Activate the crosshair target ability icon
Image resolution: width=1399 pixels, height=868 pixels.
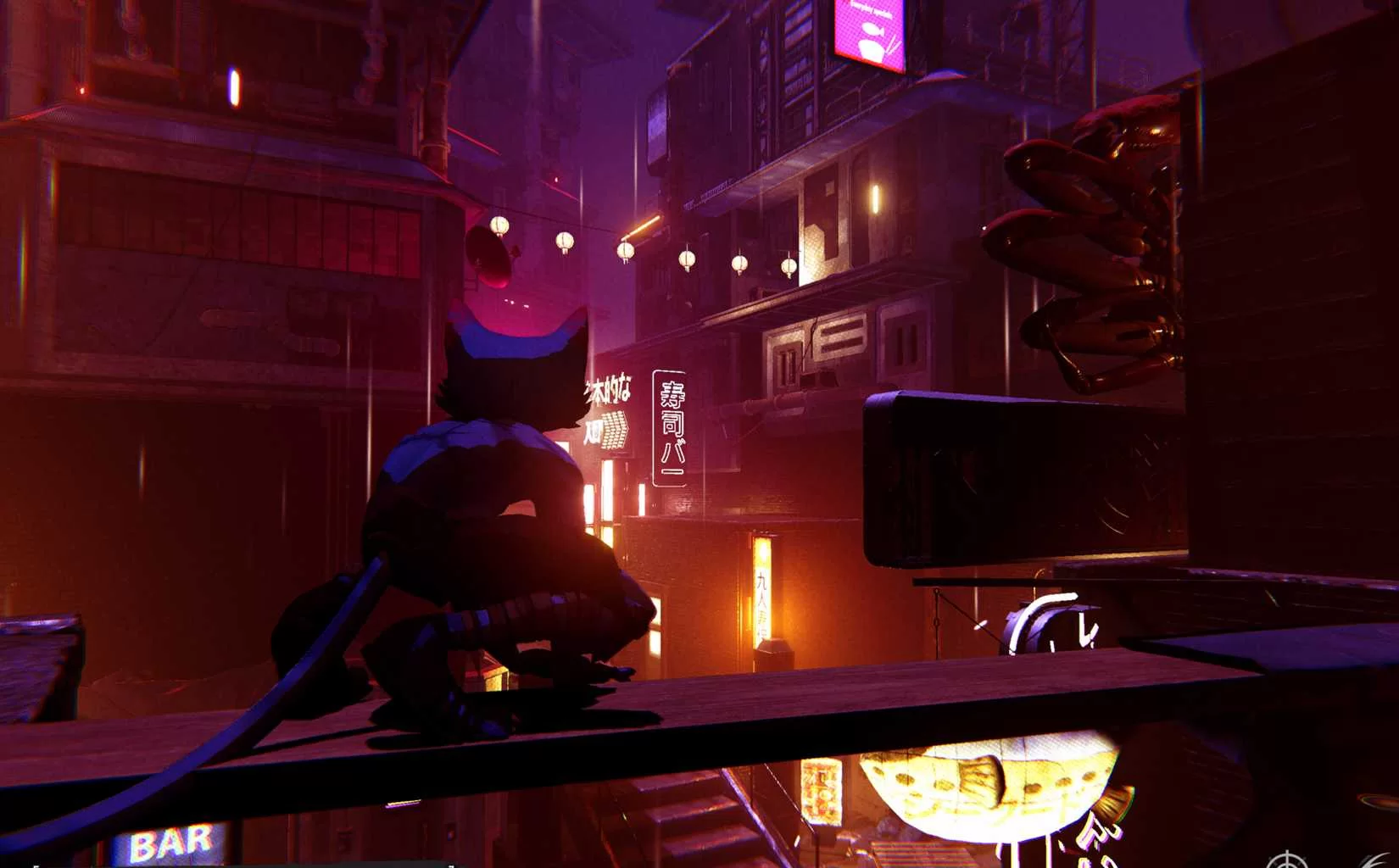coord(1287,861)
